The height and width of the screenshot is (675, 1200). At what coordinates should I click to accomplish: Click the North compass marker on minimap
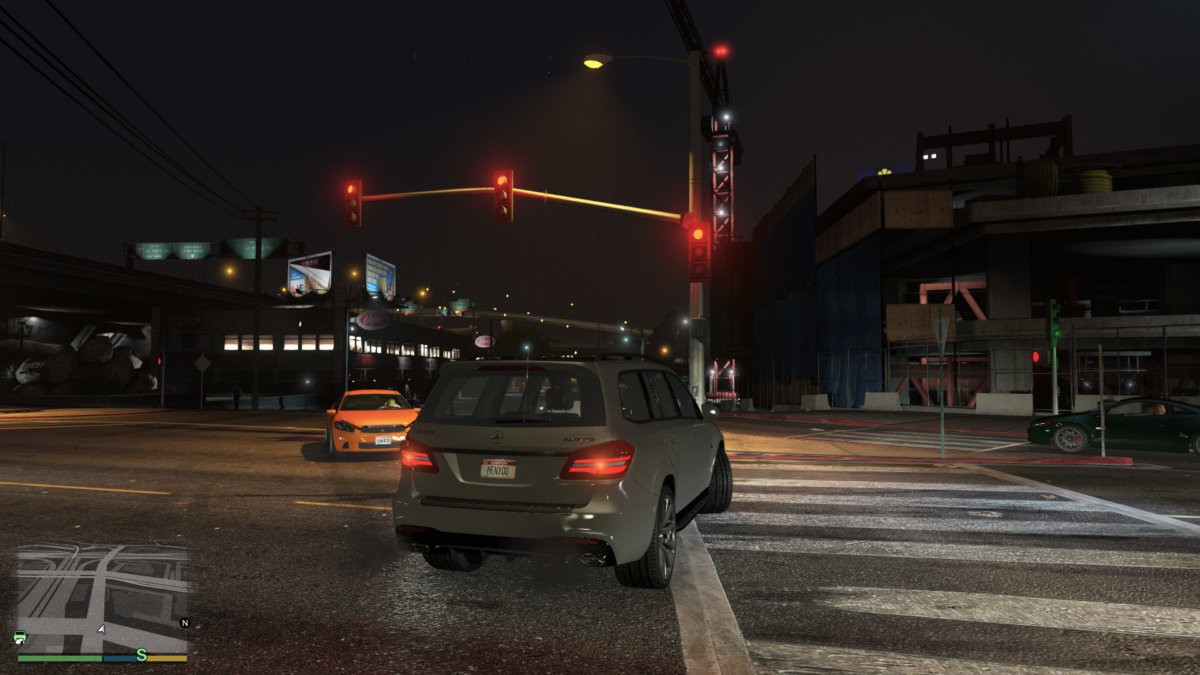[x=184, y=622]
